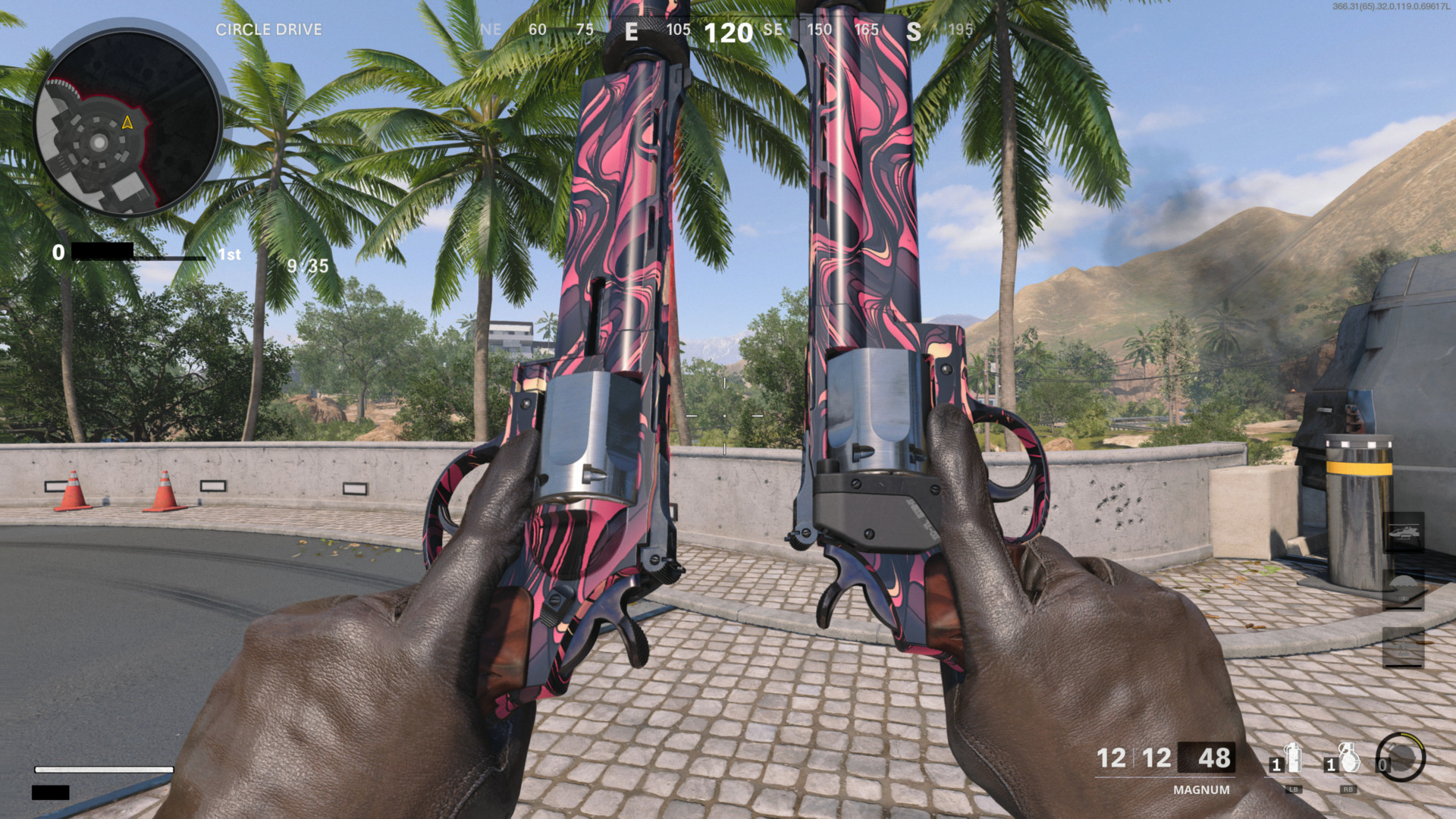1456x819 pixels.
Task: Open the field upgrade wheel icon
Action: [x=1399, y=758]
